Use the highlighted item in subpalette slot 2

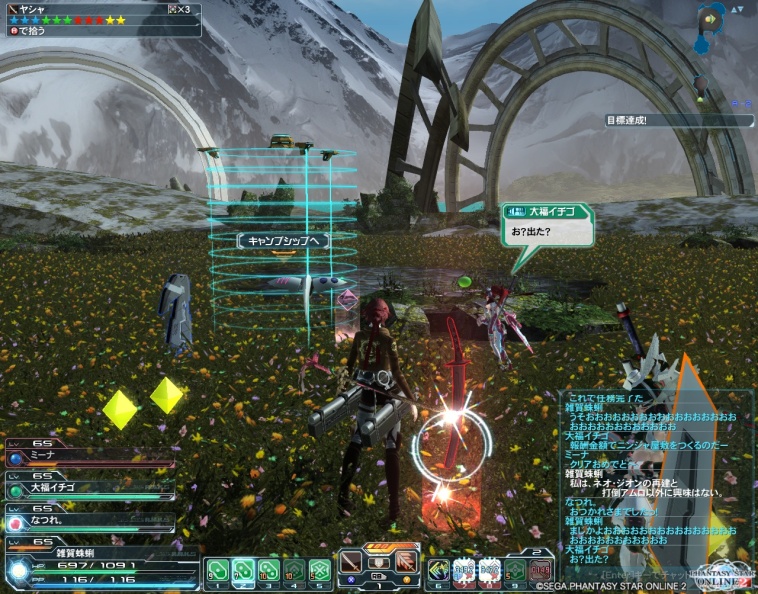click(243, 571)
